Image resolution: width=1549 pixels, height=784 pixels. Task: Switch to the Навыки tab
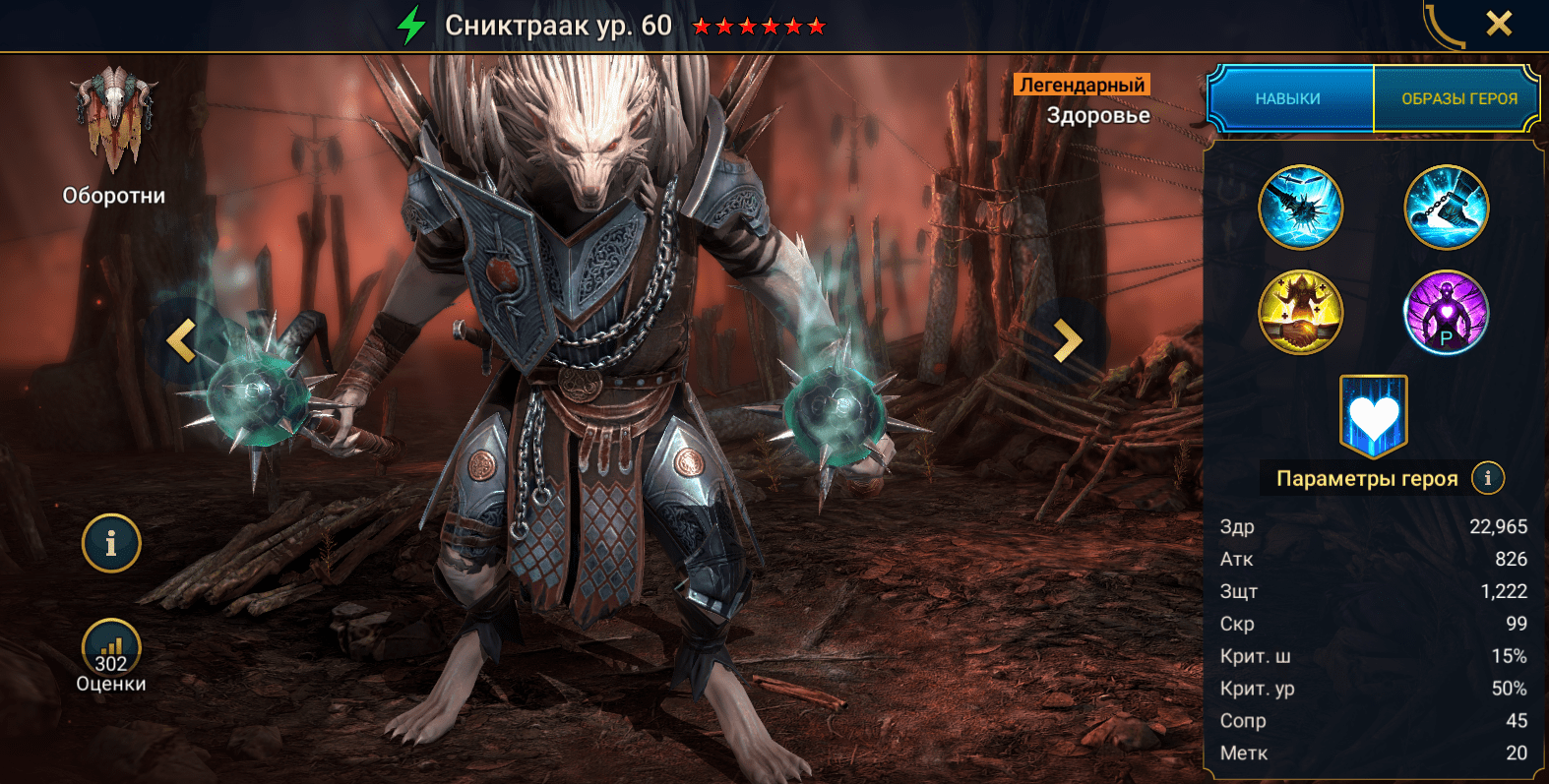click(x=1287, y=98)
